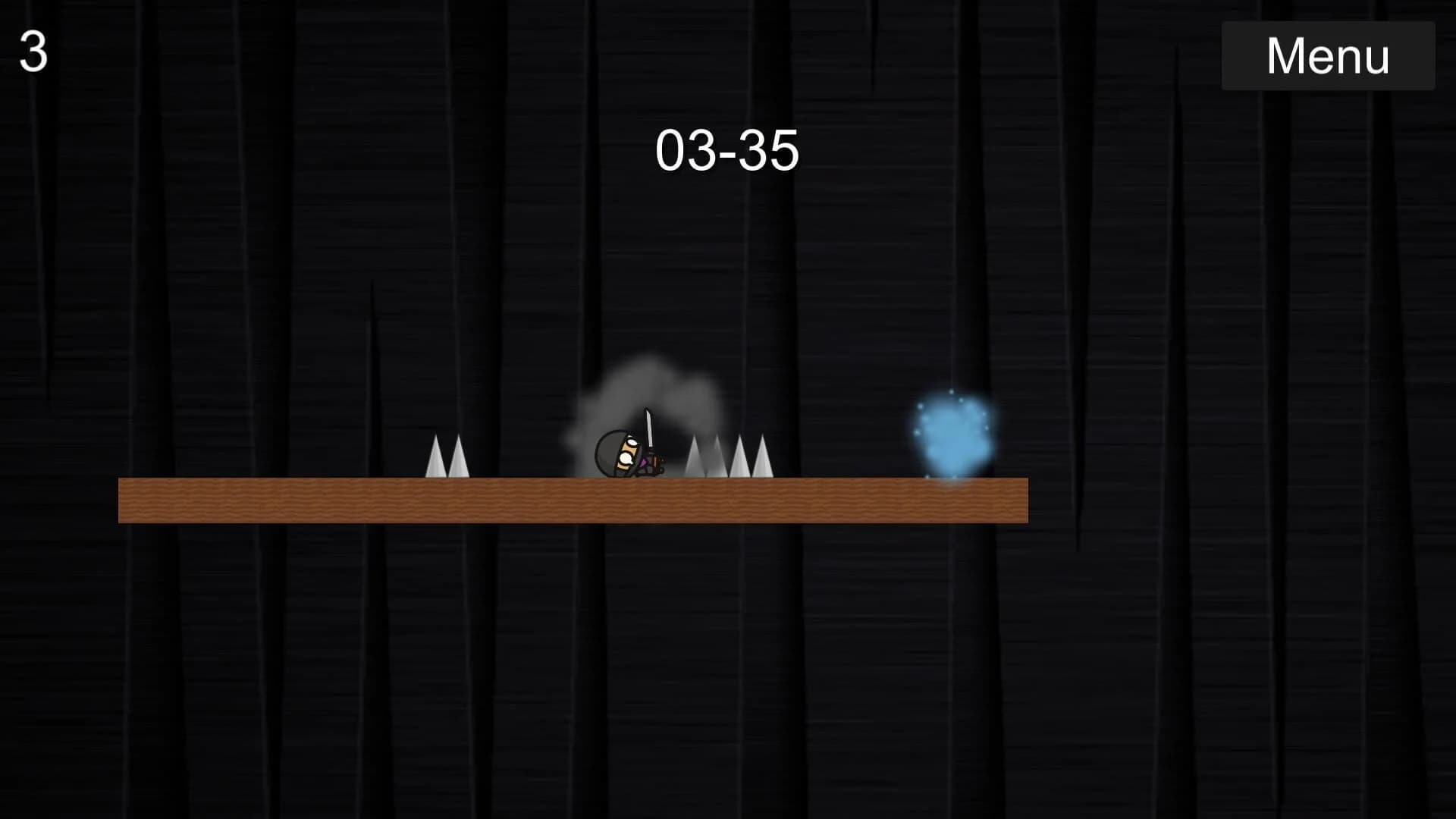1456x819 pixels.
Task: Select the Menu button in the top-right corner
Action: [1328, 55]
